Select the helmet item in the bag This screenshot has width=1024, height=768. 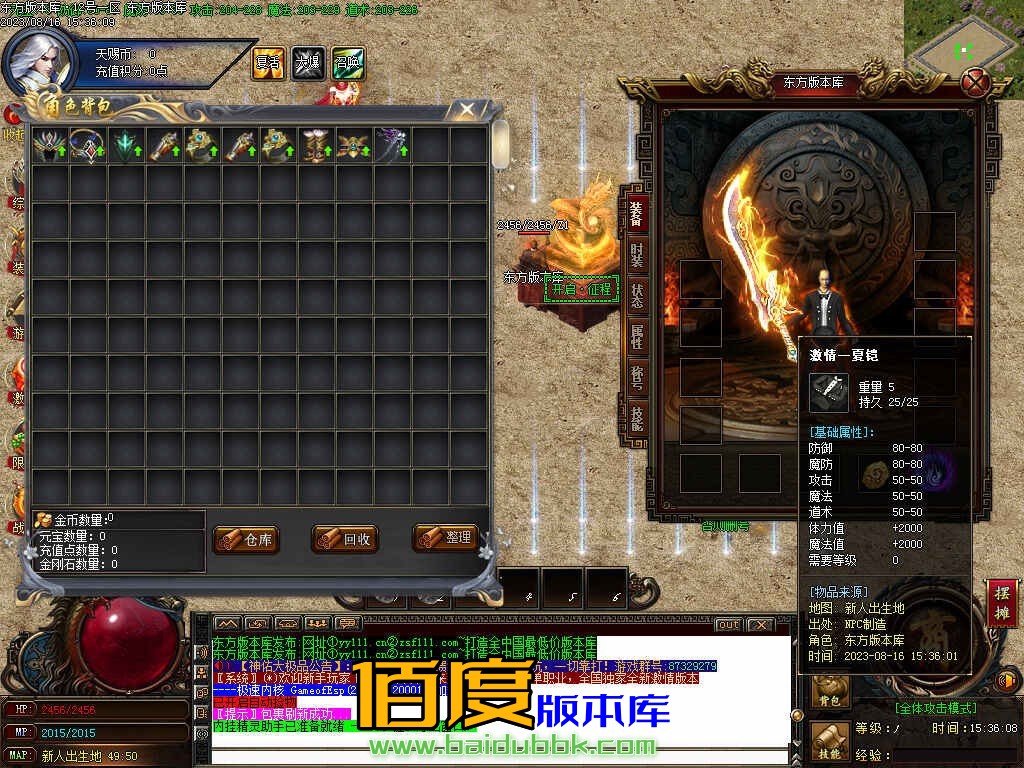[x=49, y=146]
